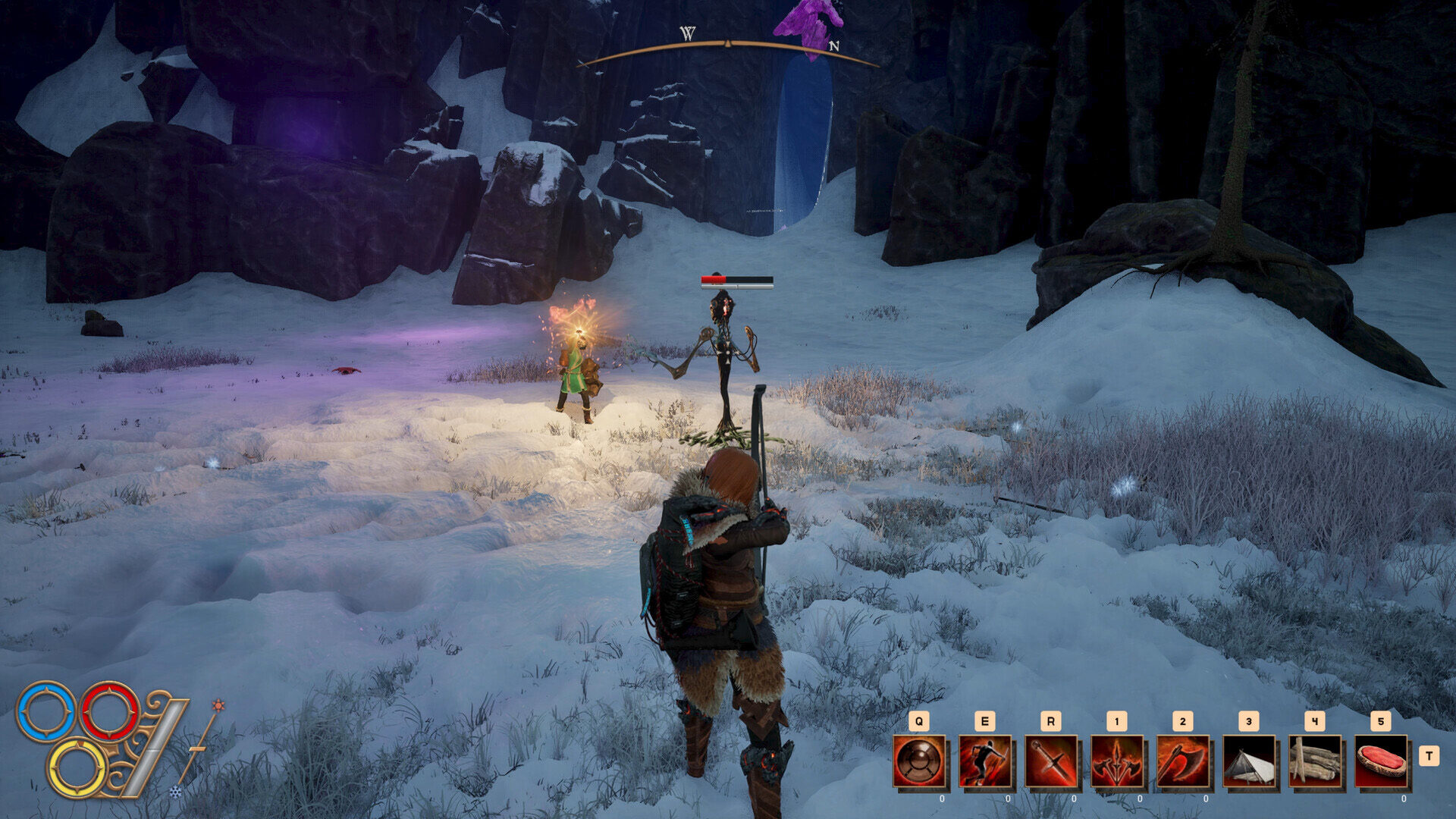Click the blue ring gauge in the HUD
The image size is (1456, 819).
click(44, 713)
